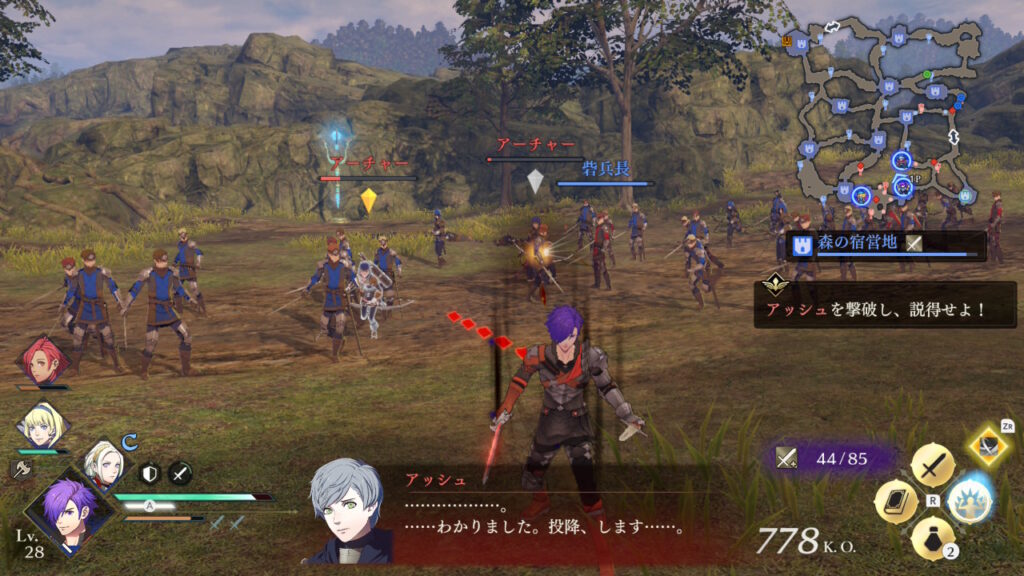The image size is (1024, 576).
Task: Select the red-haired ally portrait
Action: coord(42,362)
